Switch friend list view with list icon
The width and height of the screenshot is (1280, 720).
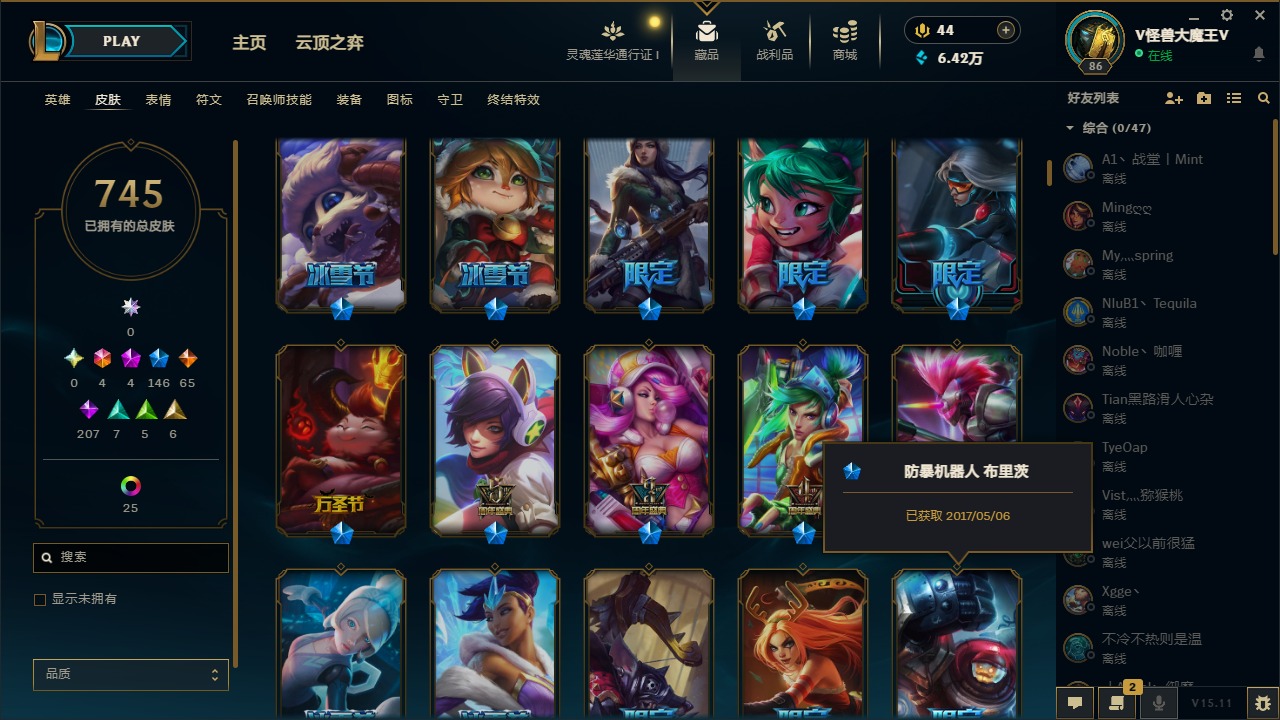point(1233,97)
